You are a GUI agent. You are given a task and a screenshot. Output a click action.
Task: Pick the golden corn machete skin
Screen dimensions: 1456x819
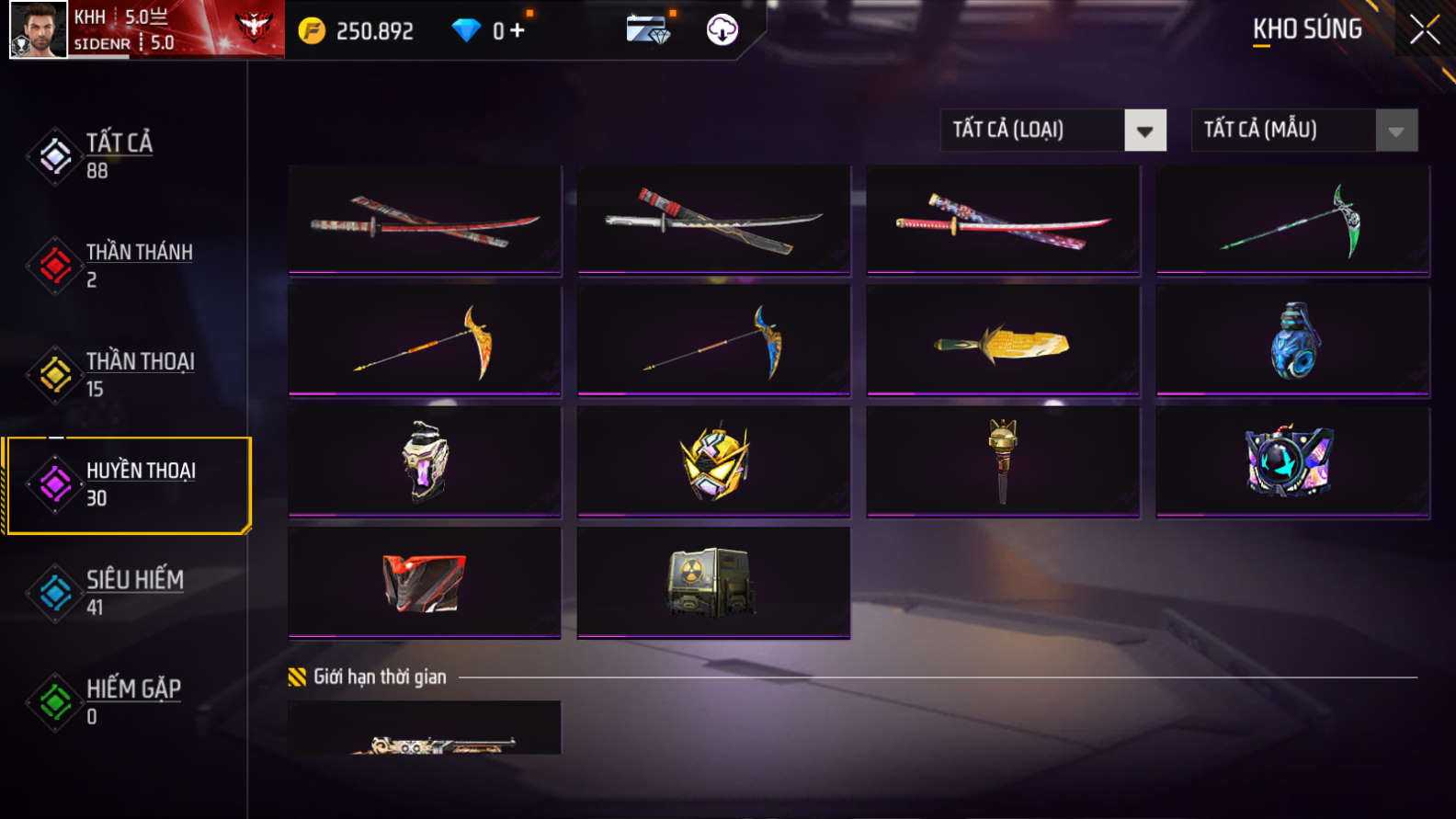coord(1003,341)
